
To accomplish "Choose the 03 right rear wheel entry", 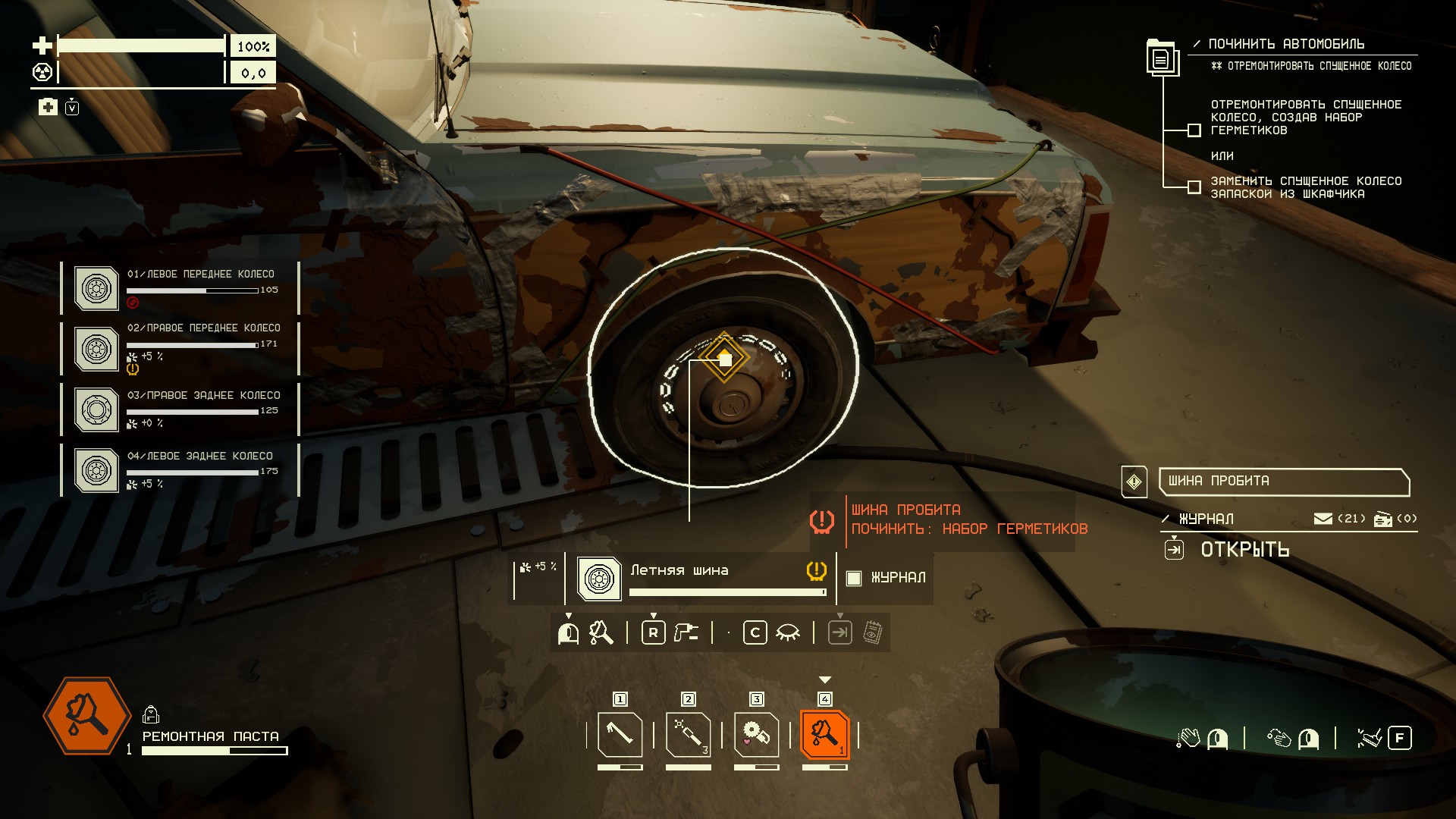I will [180, 409].
